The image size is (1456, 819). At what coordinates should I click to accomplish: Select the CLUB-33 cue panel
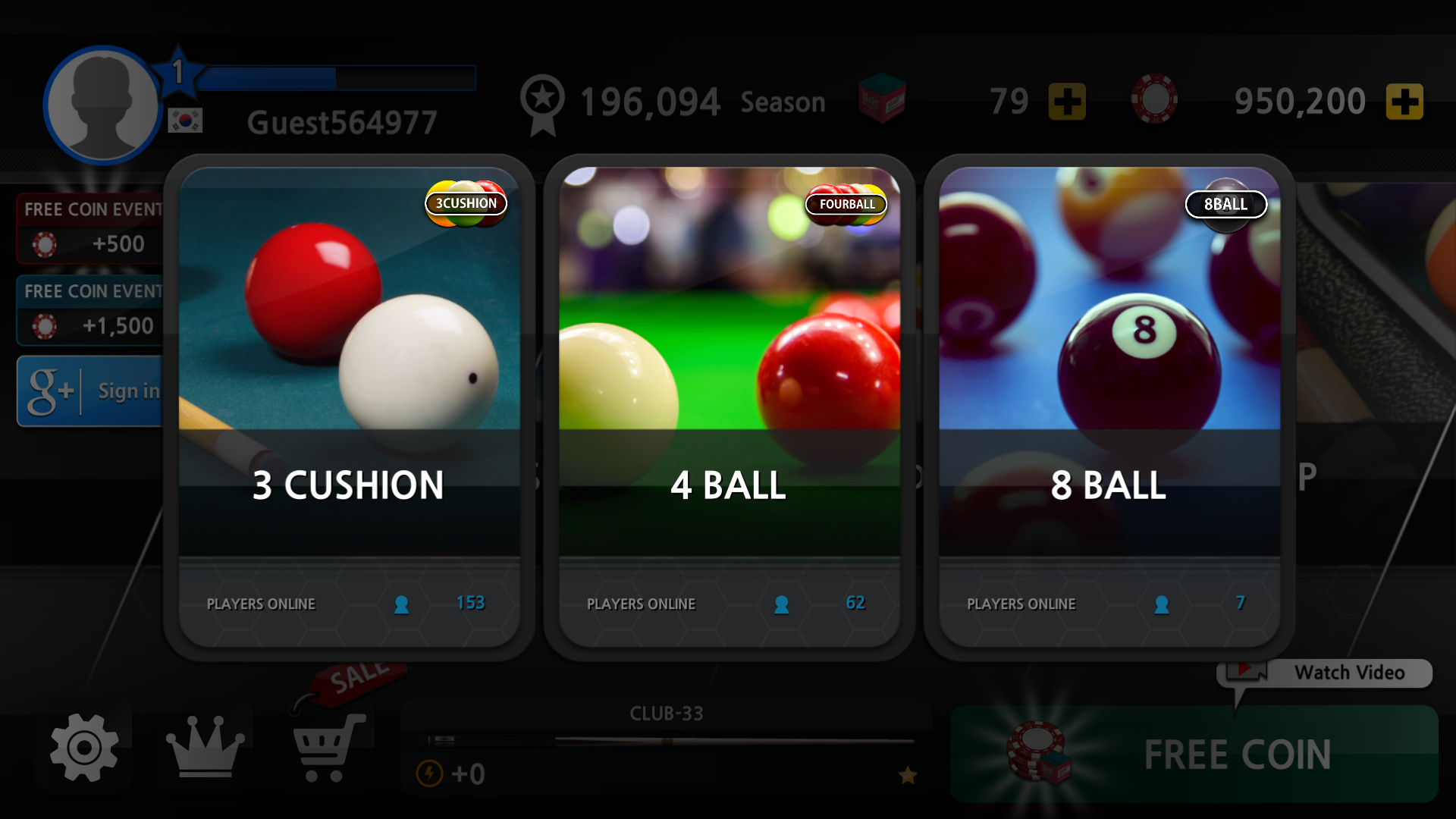666,747
